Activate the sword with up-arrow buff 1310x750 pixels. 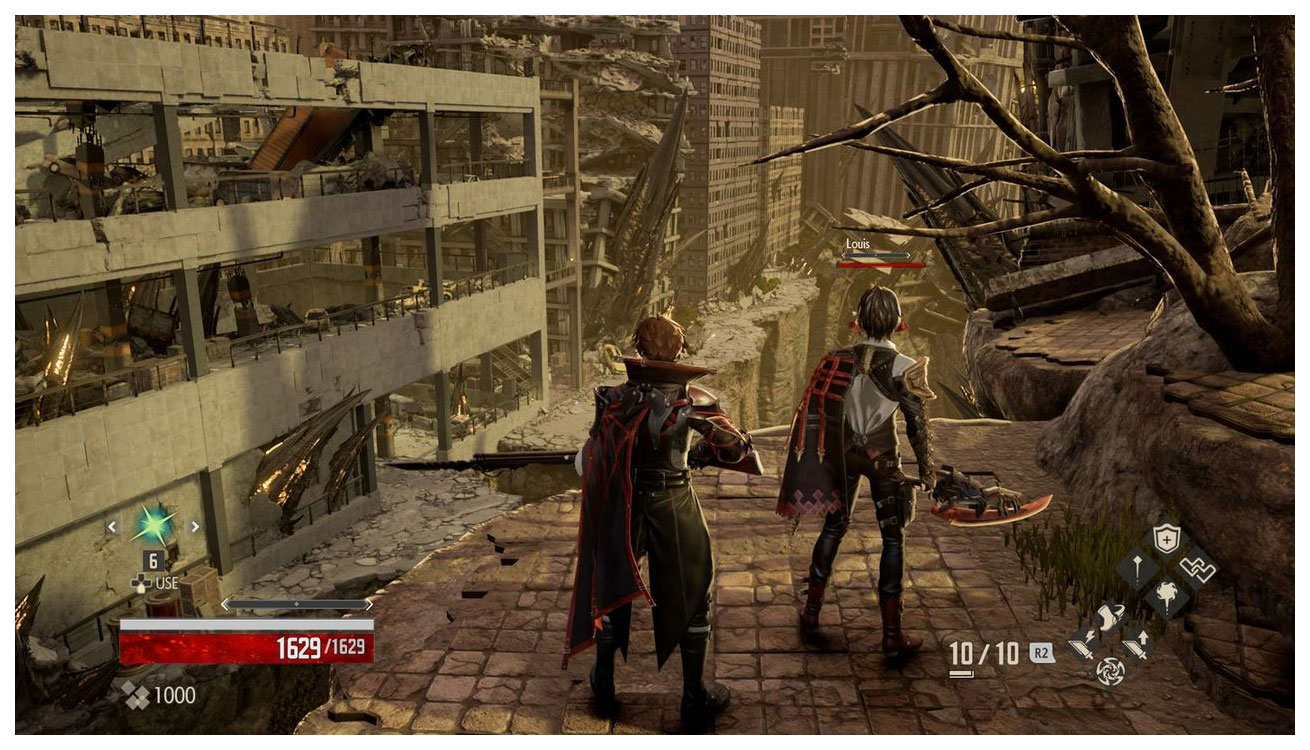click(1138, 645)
